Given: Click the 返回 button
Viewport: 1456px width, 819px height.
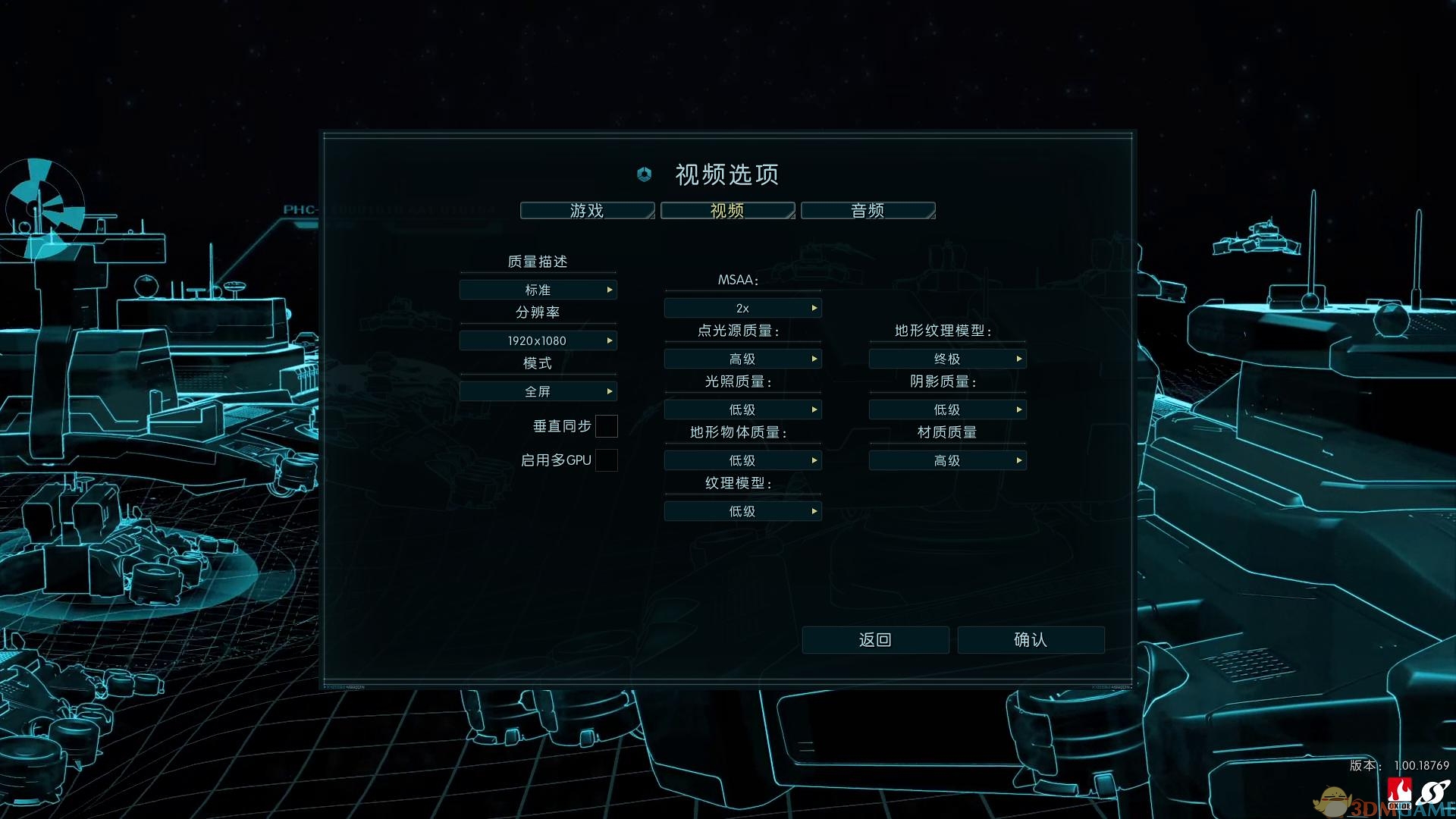Looking at the screenshot, I should point(875,639).
